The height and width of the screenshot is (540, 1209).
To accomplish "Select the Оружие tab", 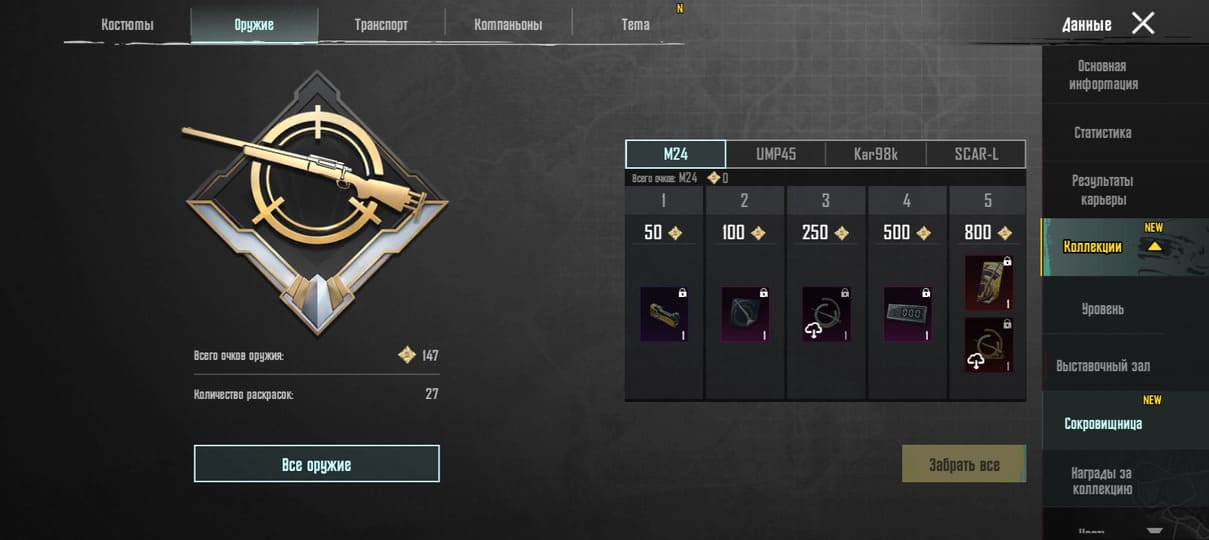I will 254,25.
